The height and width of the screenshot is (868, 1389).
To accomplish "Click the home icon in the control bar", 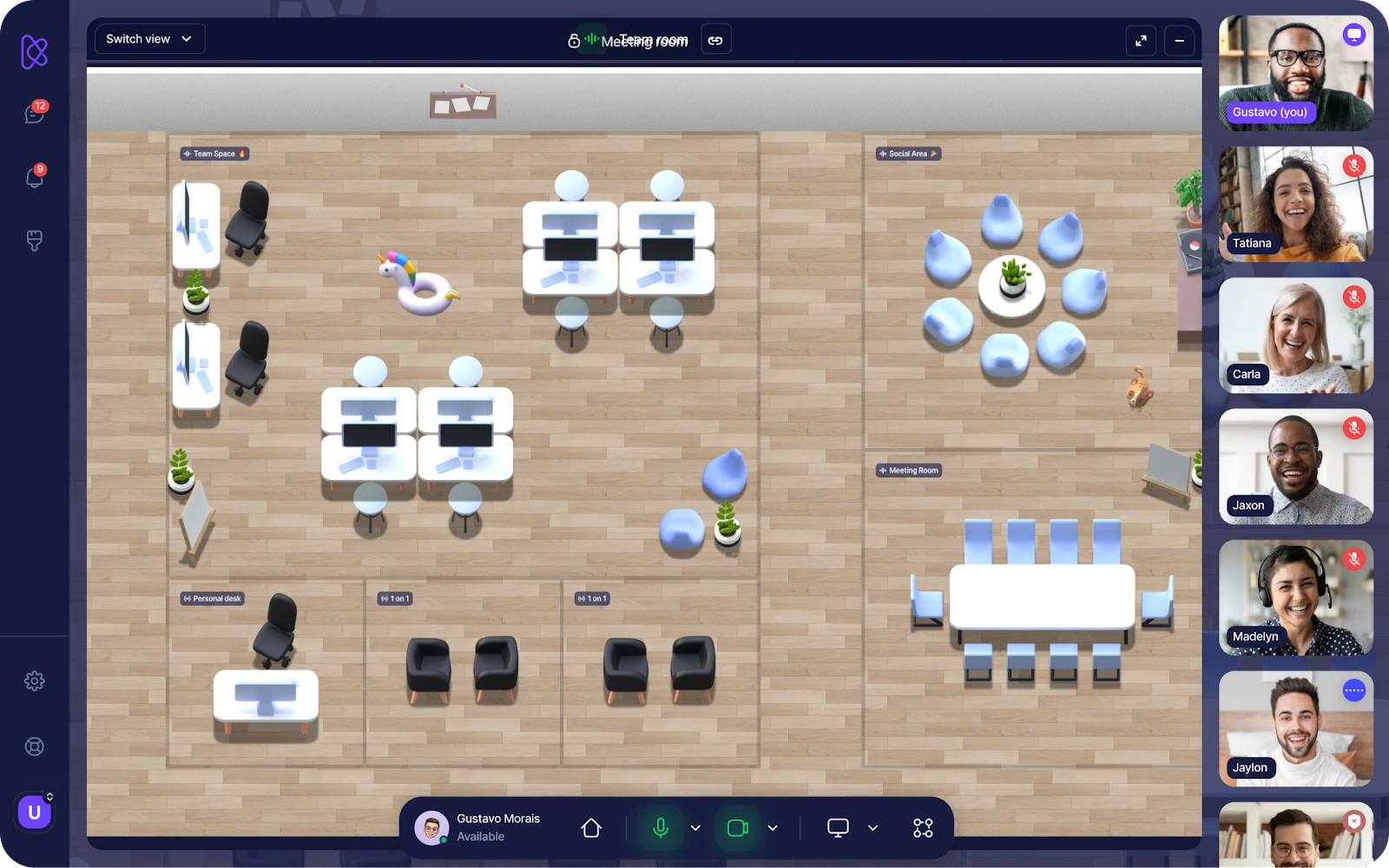I will [x=590, y=827].
